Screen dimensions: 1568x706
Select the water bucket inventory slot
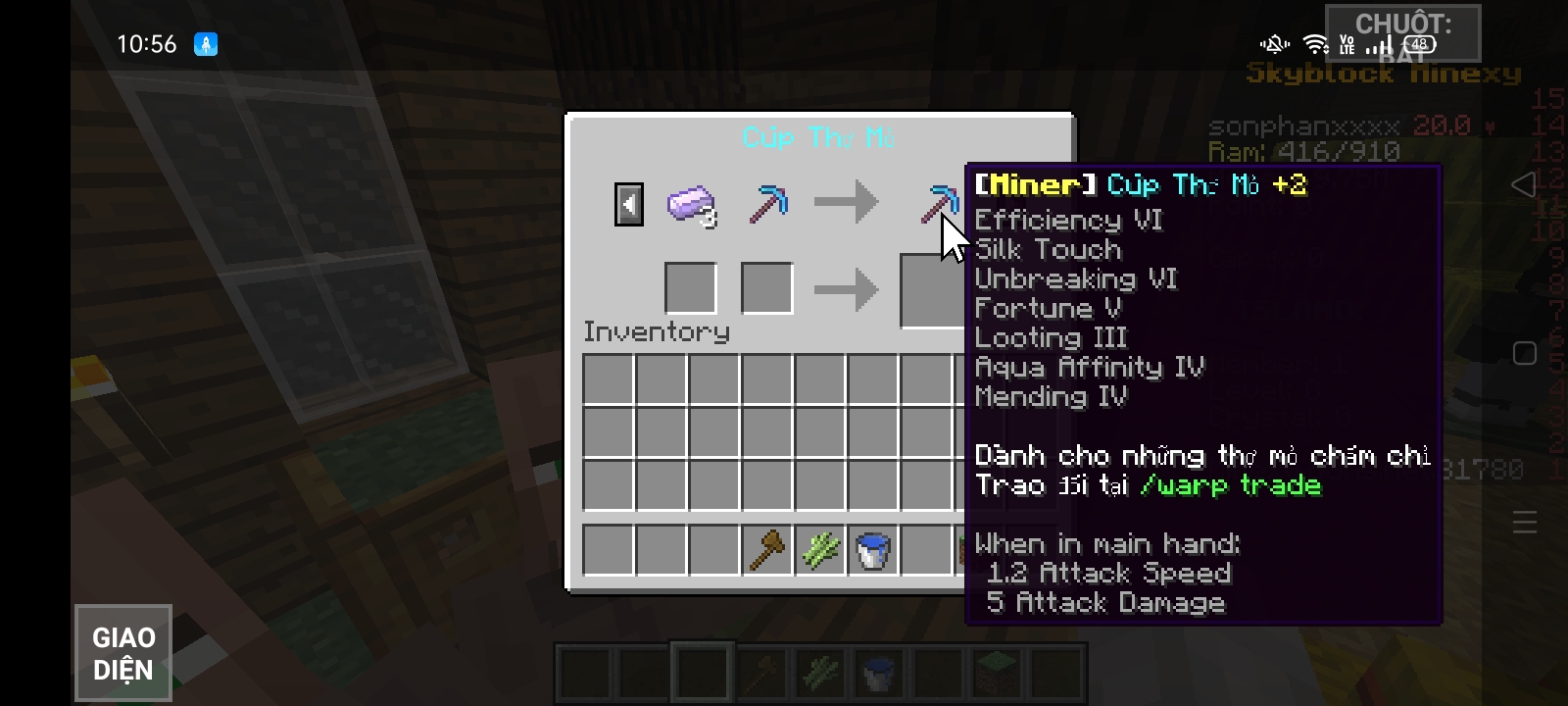tap(873, 550)
